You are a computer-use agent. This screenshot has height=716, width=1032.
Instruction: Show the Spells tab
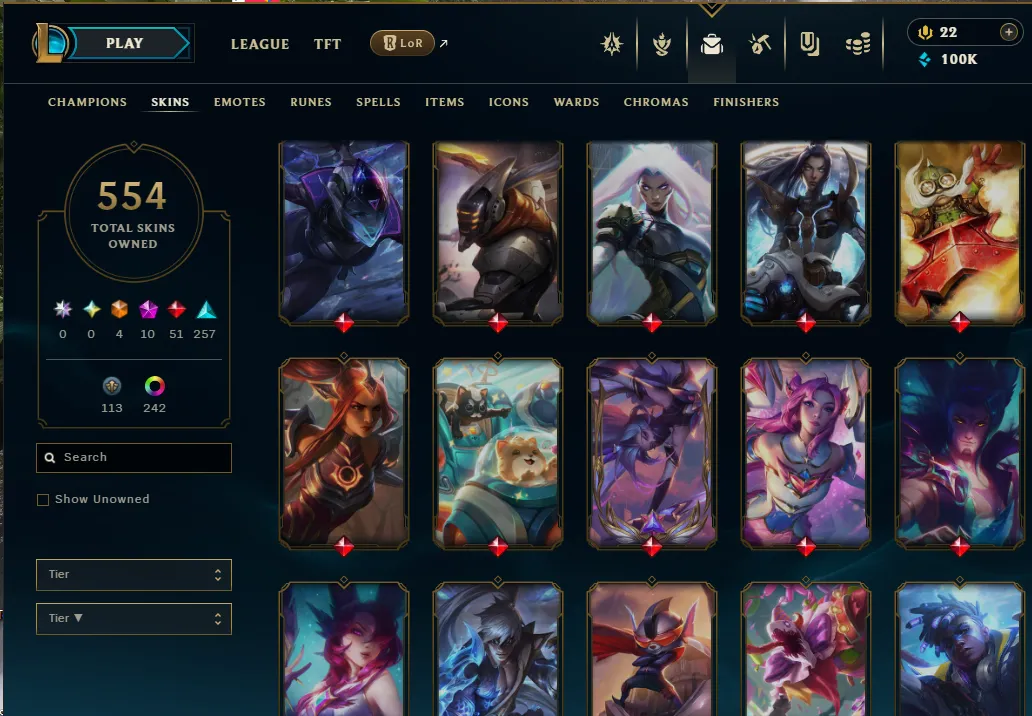click(x=378, y=102)
